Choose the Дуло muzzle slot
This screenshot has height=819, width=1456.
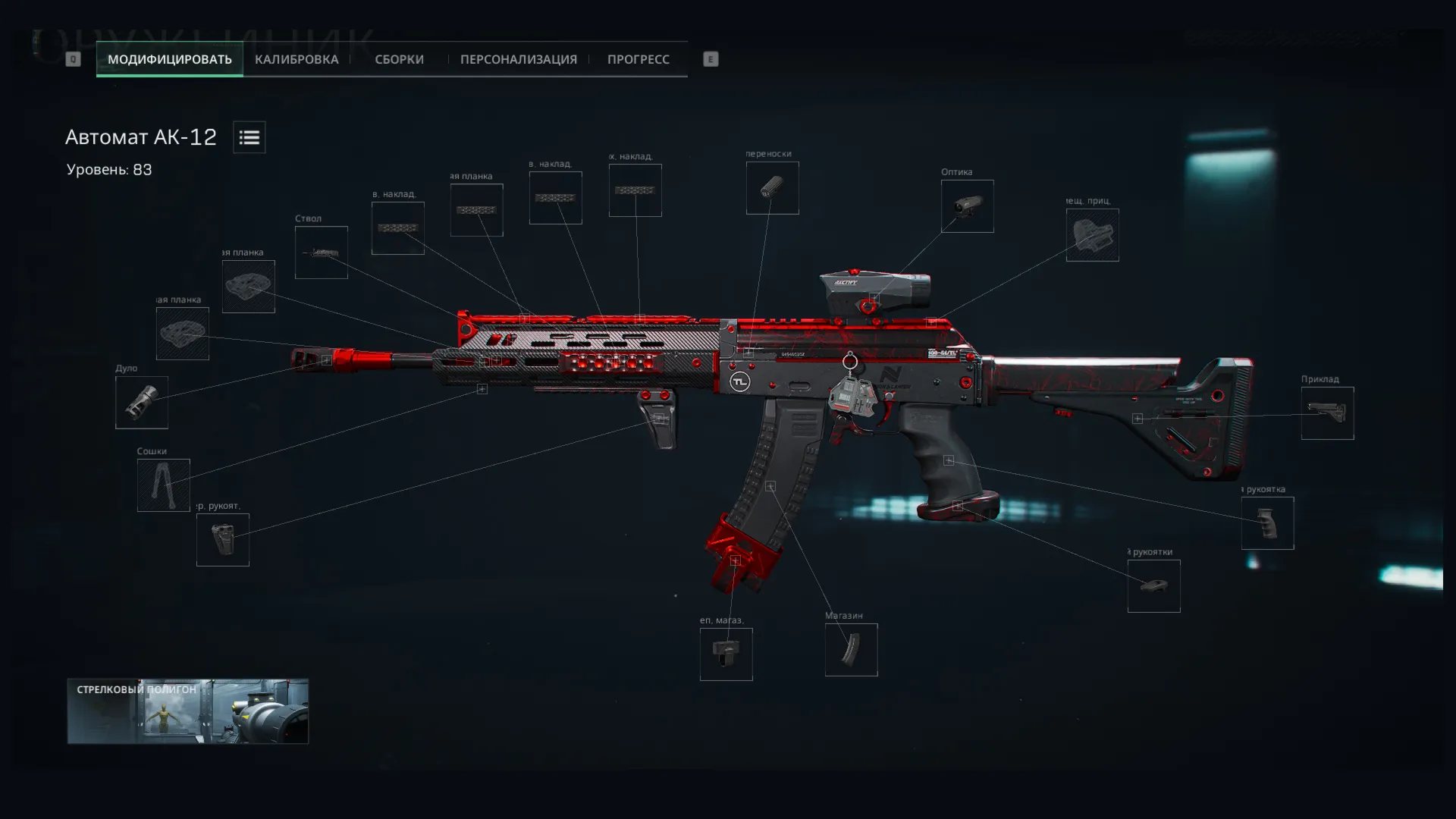coord(142,403)
